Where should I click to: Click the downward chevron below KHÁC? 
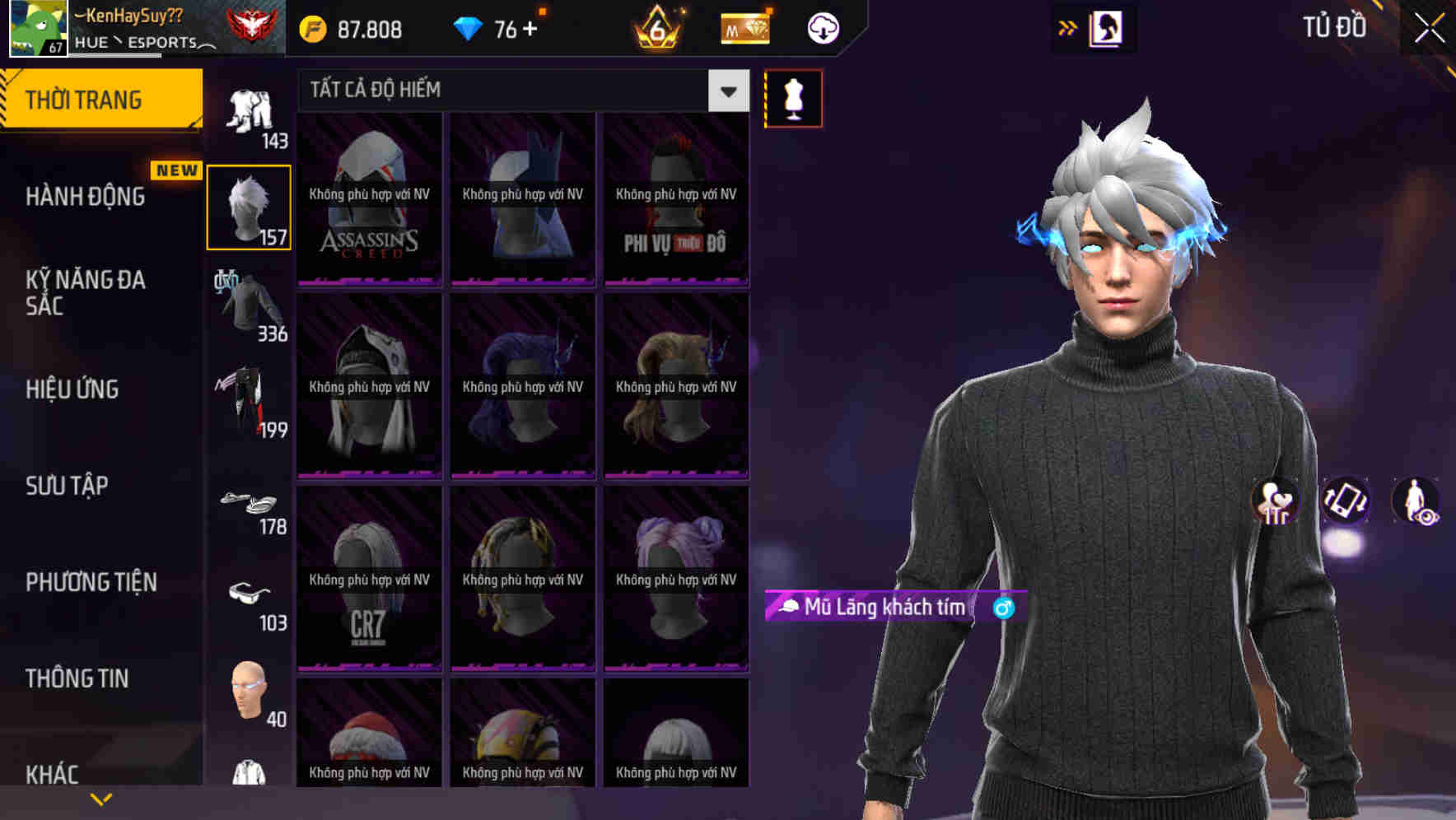(101, 798)
